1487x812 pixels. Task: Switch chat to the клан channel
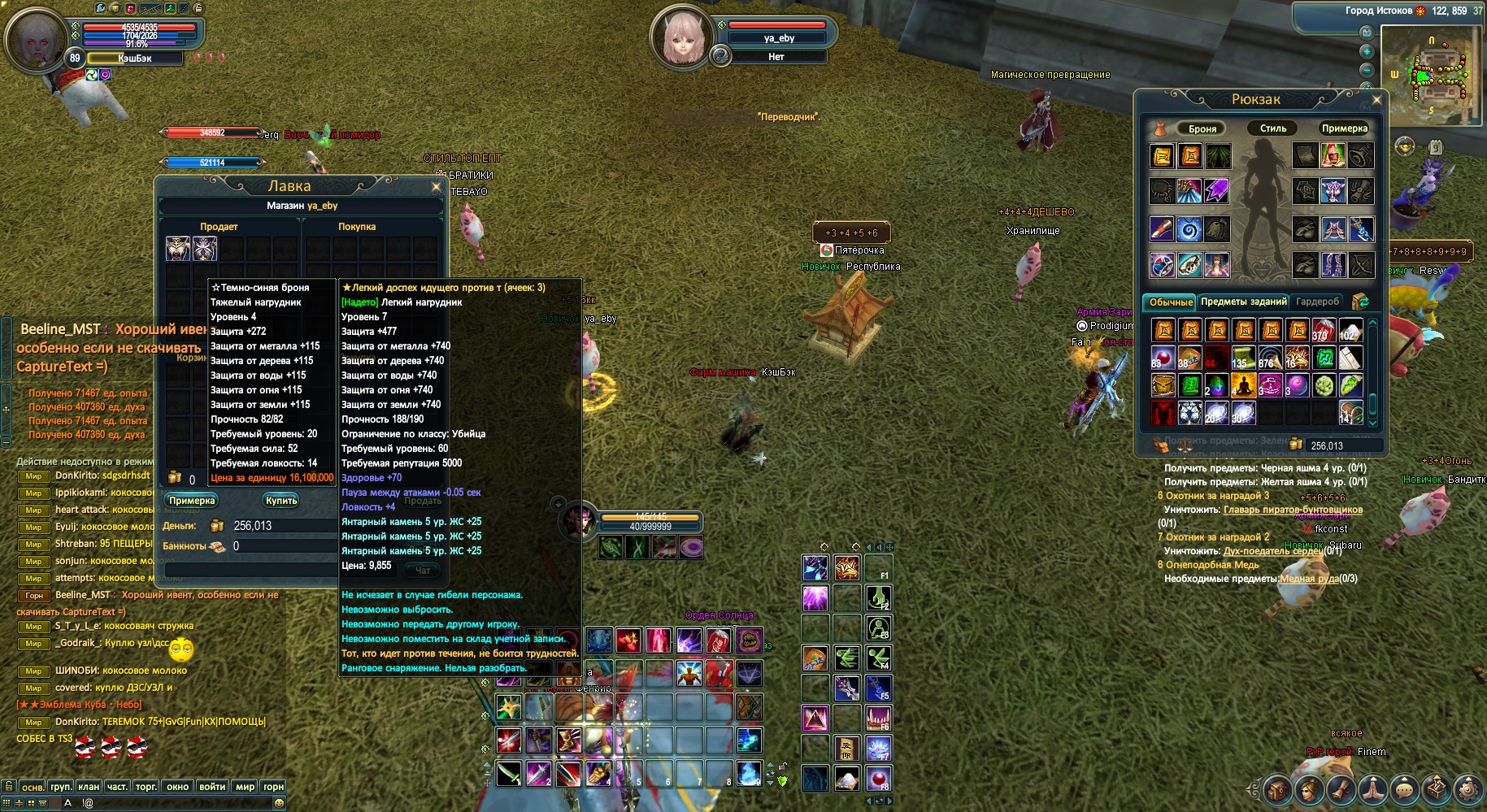pos(89,787)
